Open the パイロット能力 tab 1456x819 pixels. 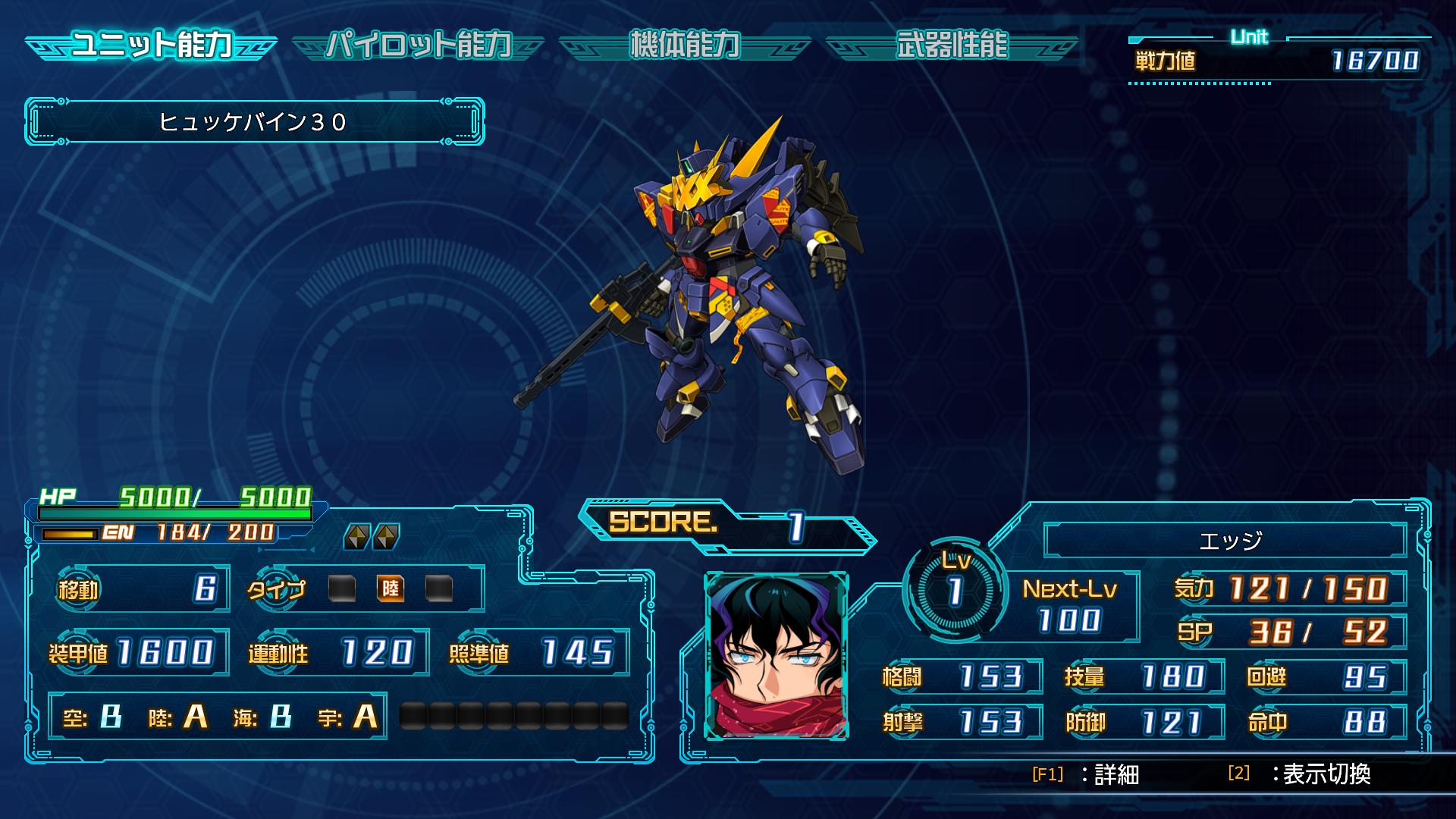click(x=419, y=45)
